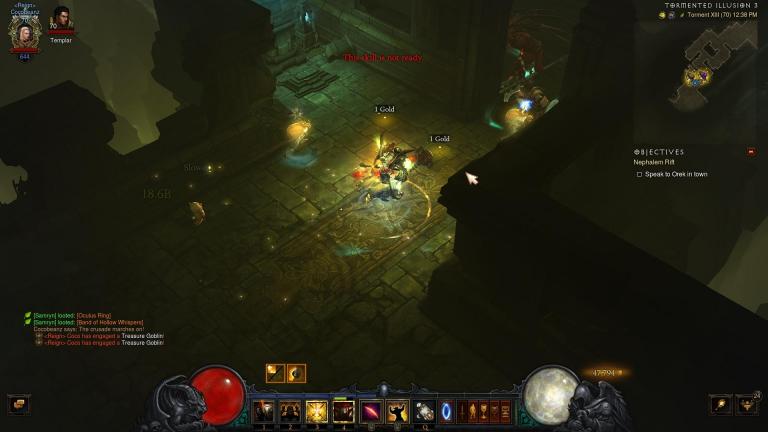The height and width of the screenshot is (432, 768).
Task: Tick the Speak to Orek objective checkbox
Action: [x=640, y=174]
